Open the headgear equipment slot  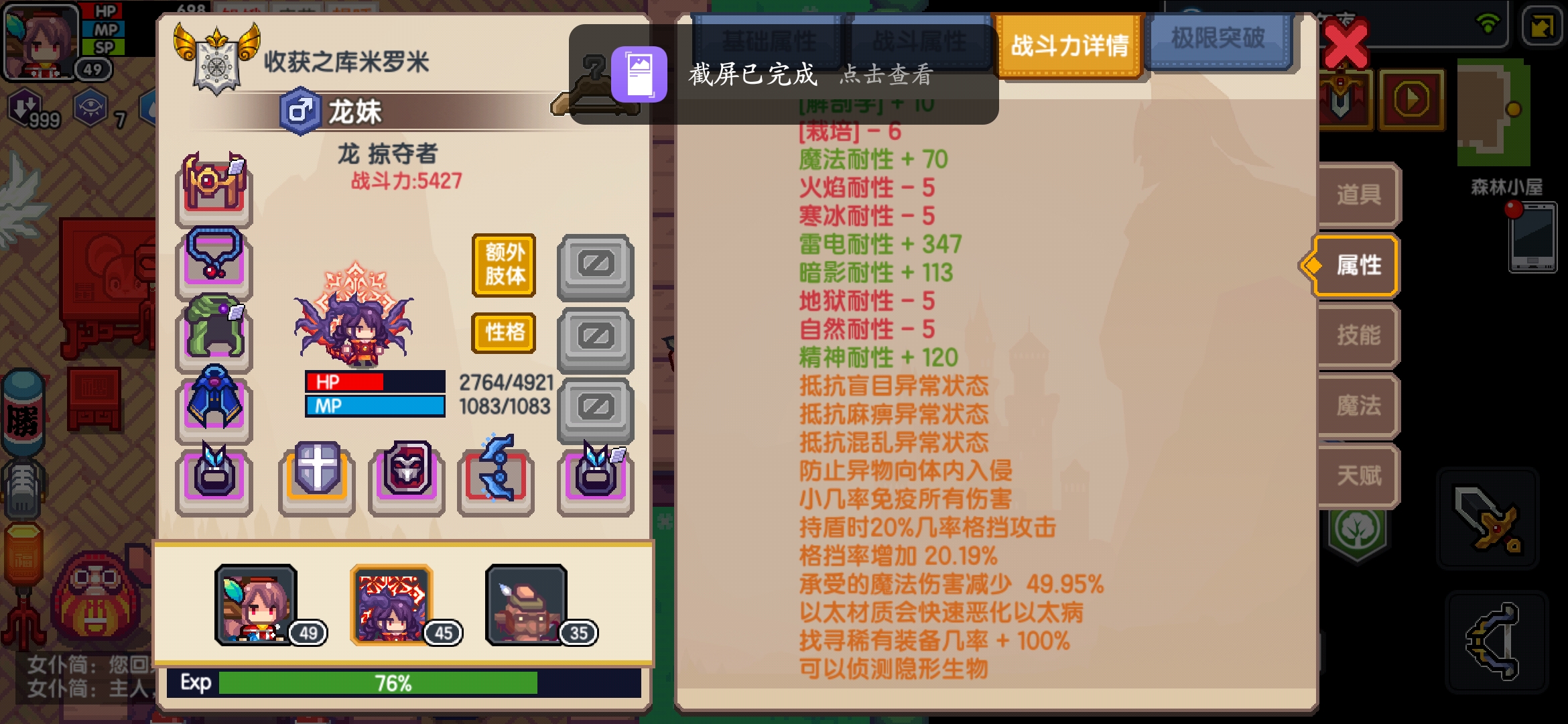click(213, 190)
